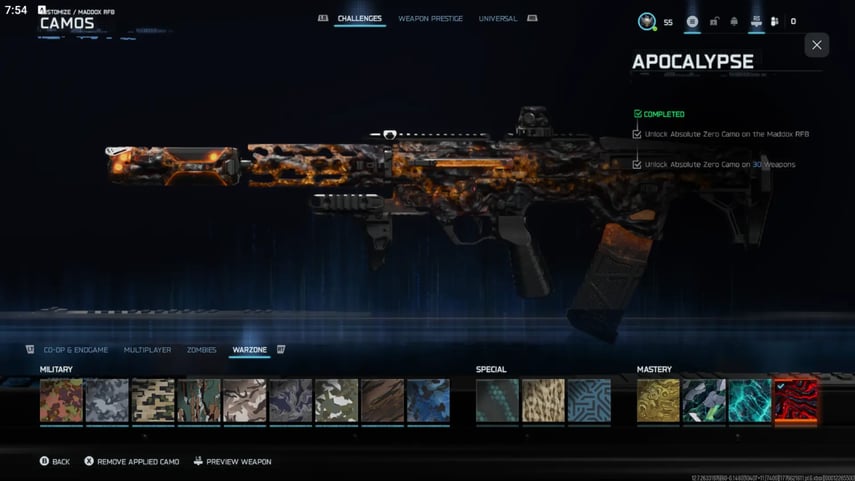Select the Universal camos tab
This screenshot has width=855, height=481.
click(498, 19)
